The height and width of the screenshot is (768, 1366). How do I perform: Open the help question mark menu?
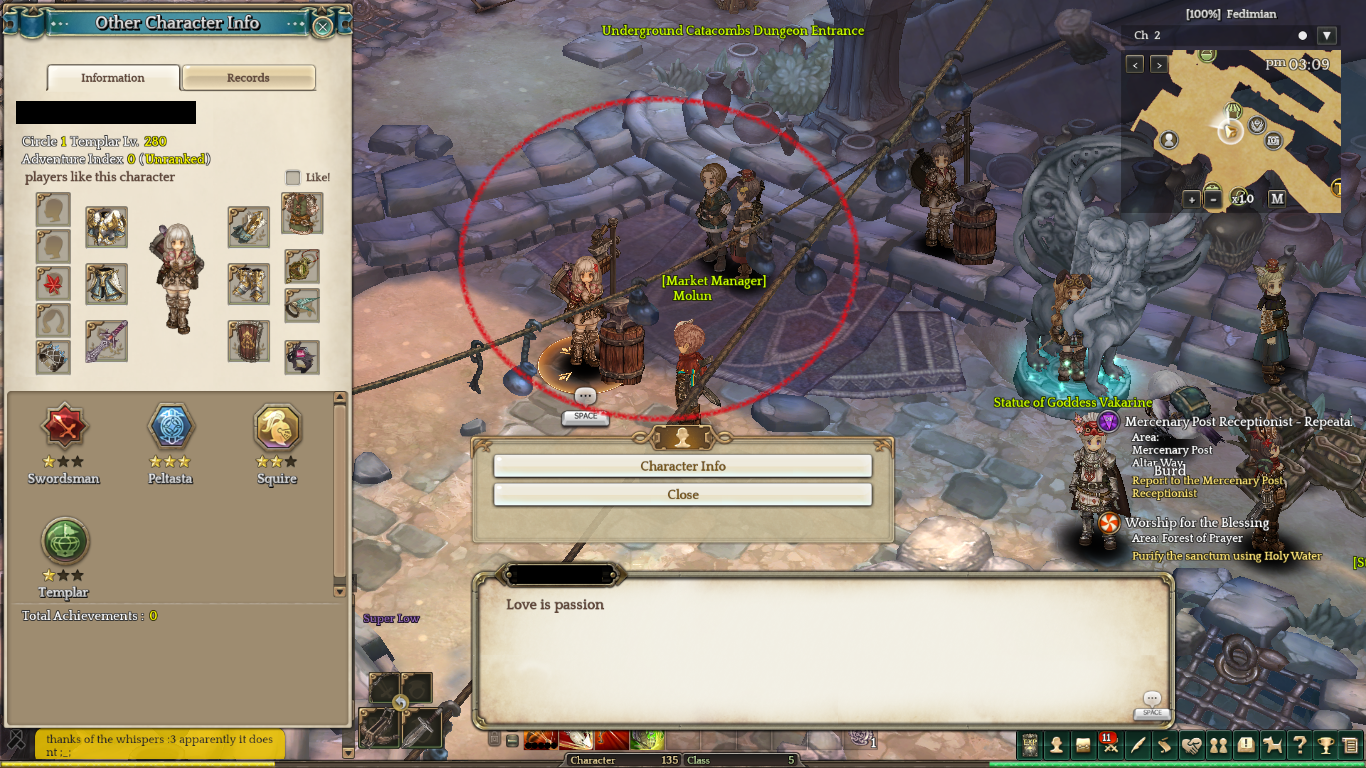1299,745
